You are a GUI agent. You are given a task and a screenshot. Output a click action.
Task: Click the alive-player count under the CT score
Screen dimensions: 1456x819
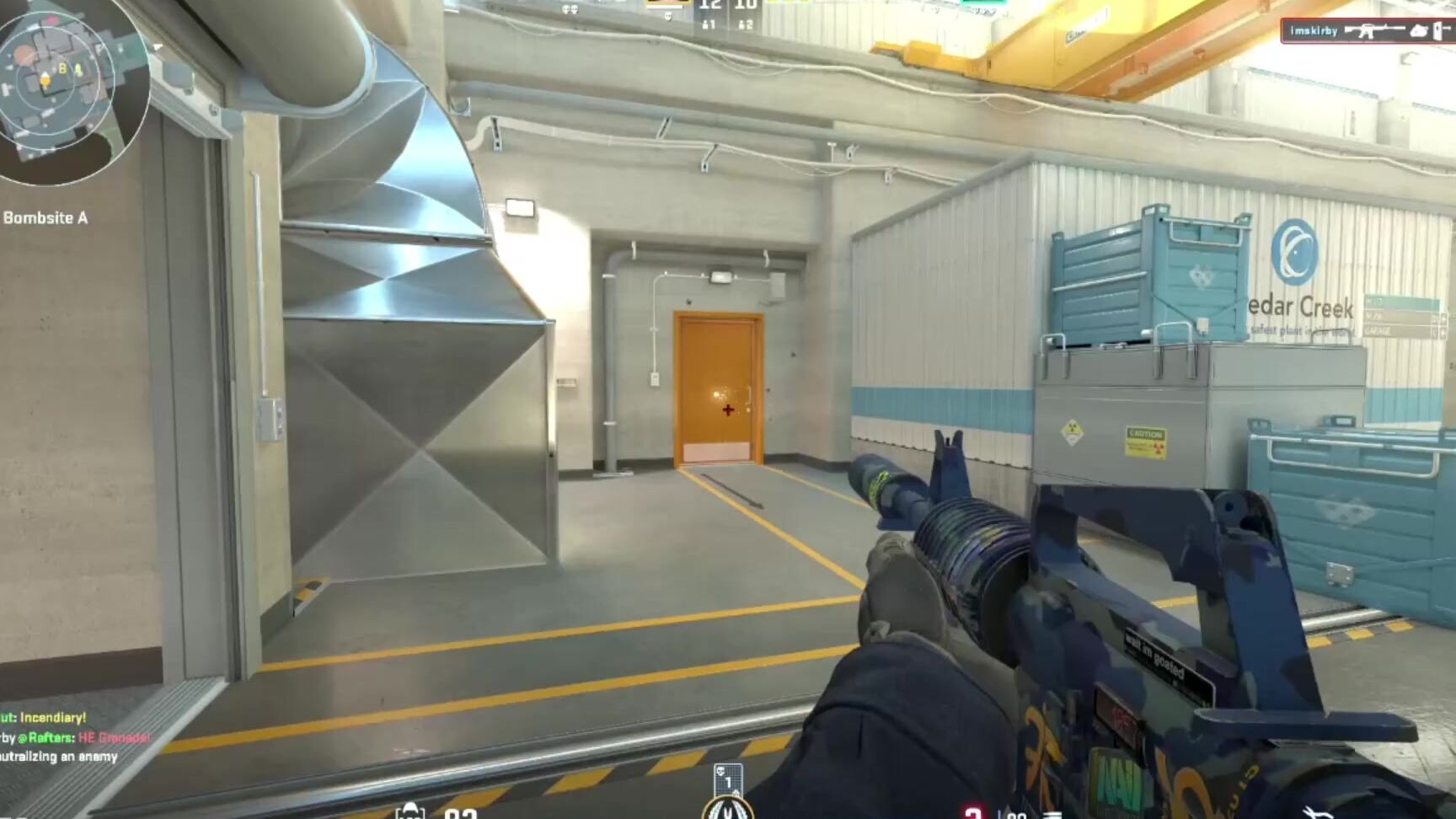710,24
